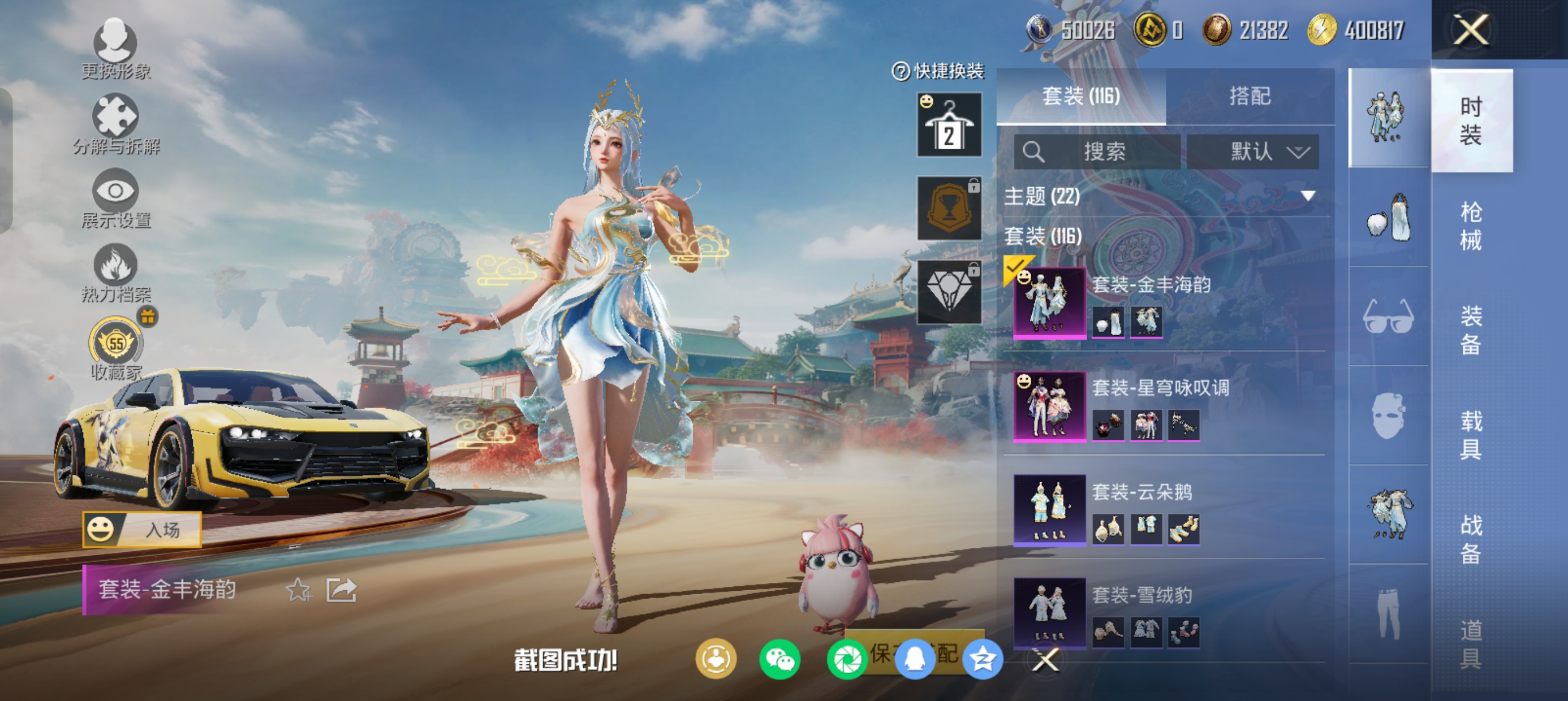Select the 套装 (116) tab
This screenshot has width=1568, height=701.
tap(1081, 96)
